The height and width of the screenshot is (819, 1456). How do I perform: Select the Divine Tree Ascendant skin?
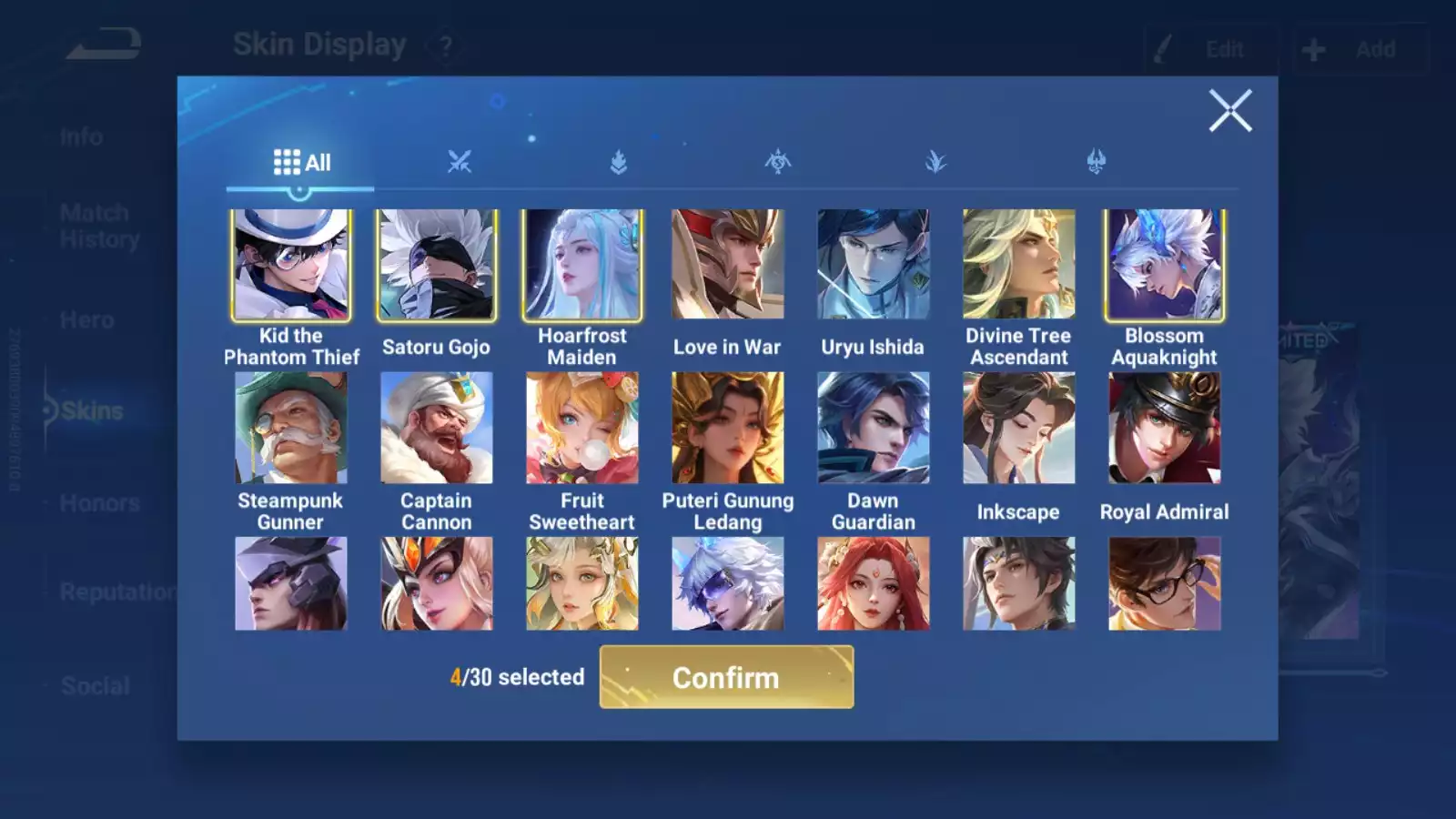coord(1019,265)
